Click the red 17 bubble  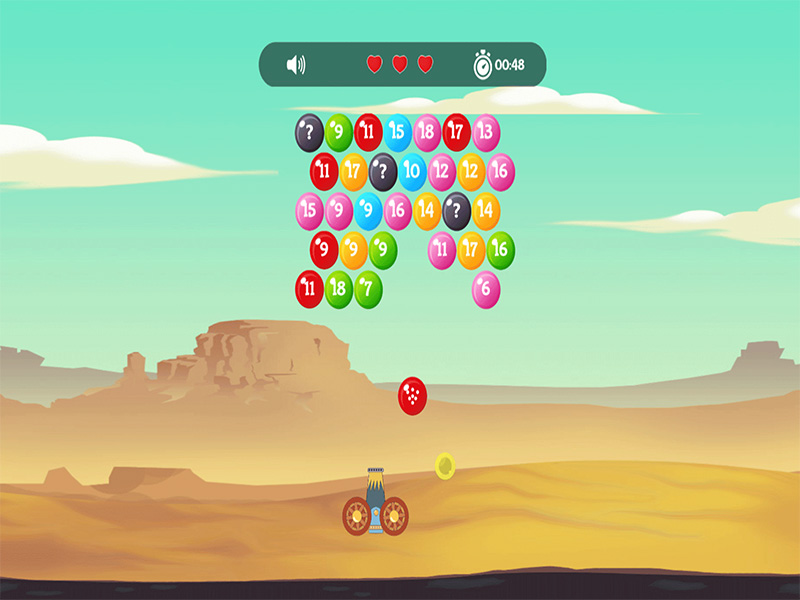pyautogui.click(x=456, y=132)
